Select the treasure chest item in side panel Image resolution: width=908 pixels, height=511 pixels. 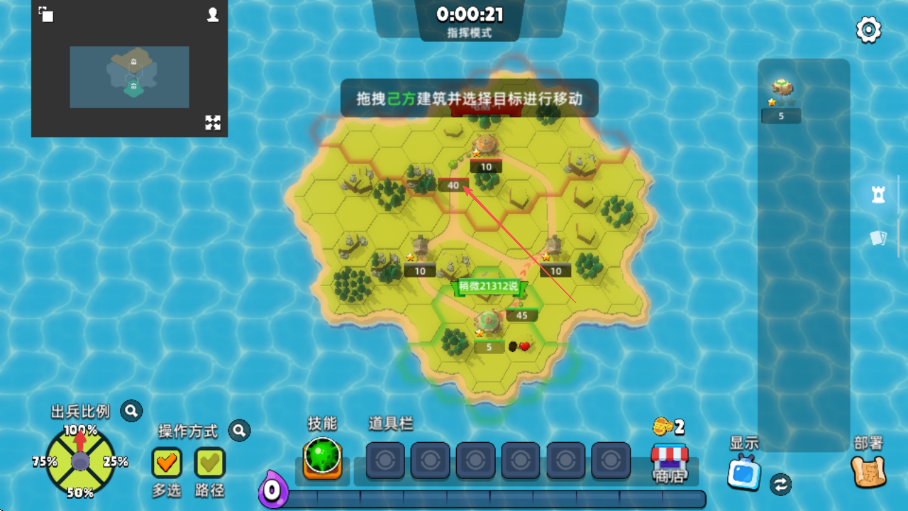click(781, 90)
